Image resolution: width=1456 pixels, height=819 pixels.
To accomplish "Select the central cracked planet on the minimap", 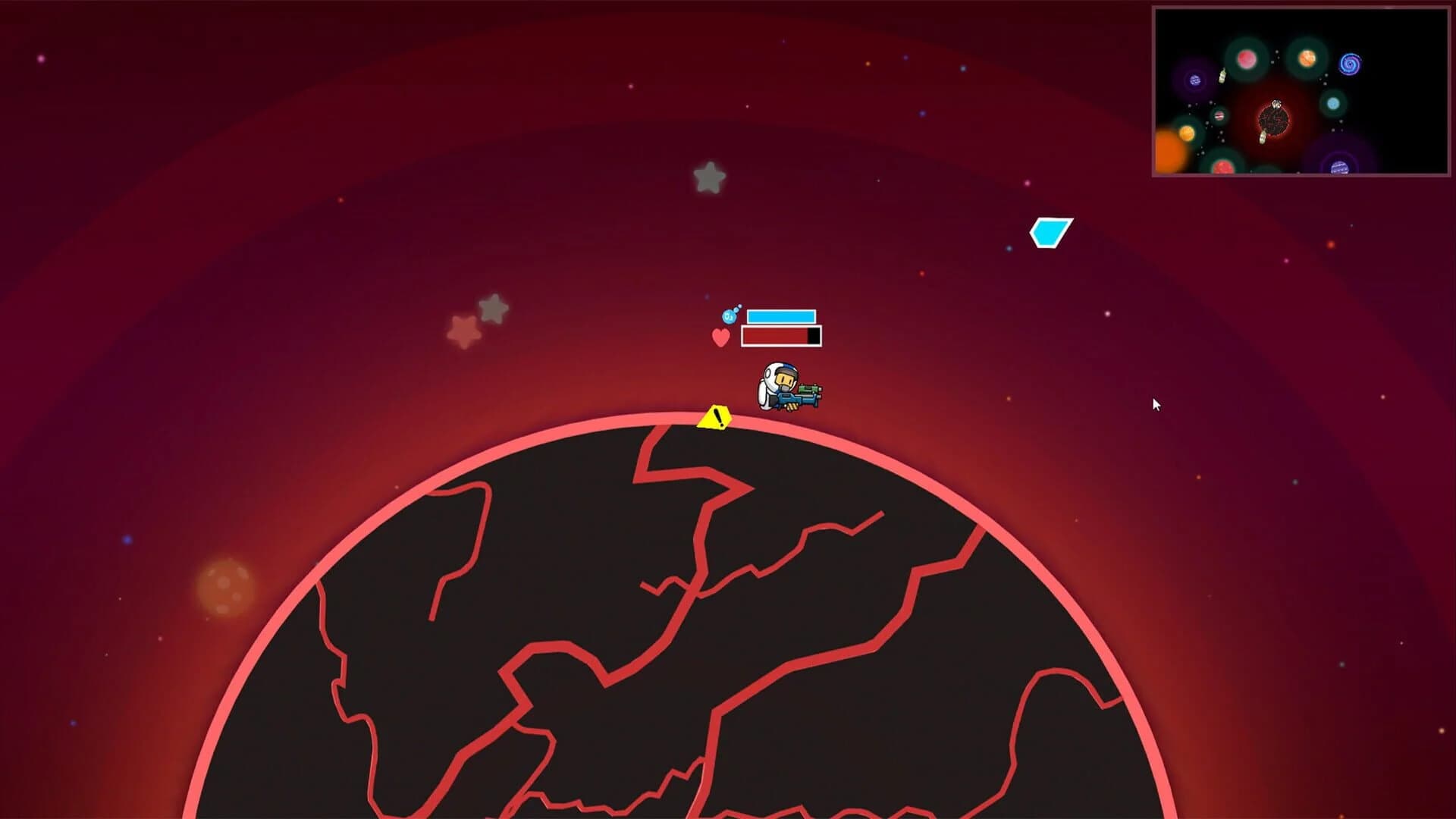I will (1273, 121).
